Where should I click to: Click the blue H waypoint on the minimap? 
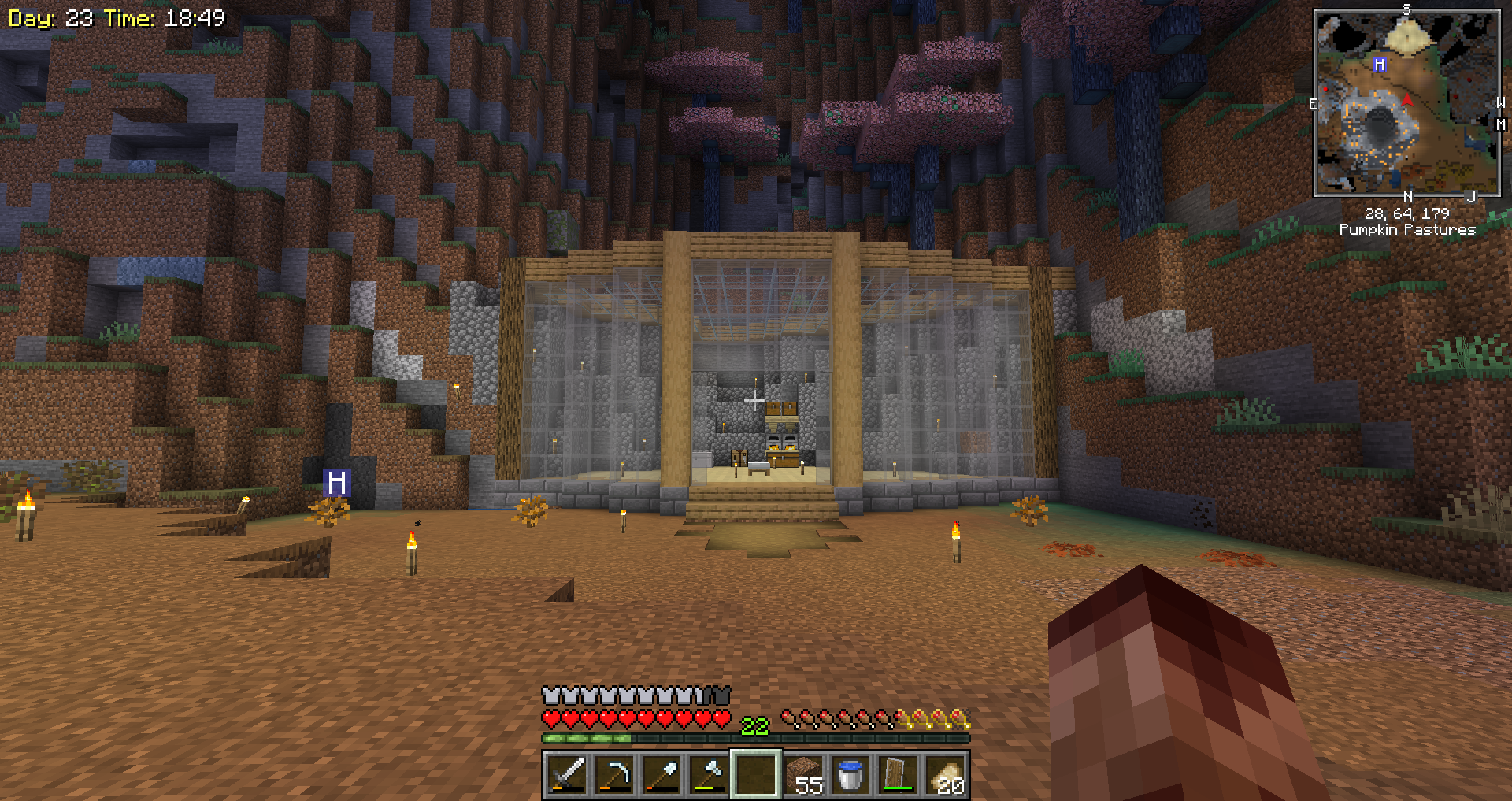tap(1379, 65)
